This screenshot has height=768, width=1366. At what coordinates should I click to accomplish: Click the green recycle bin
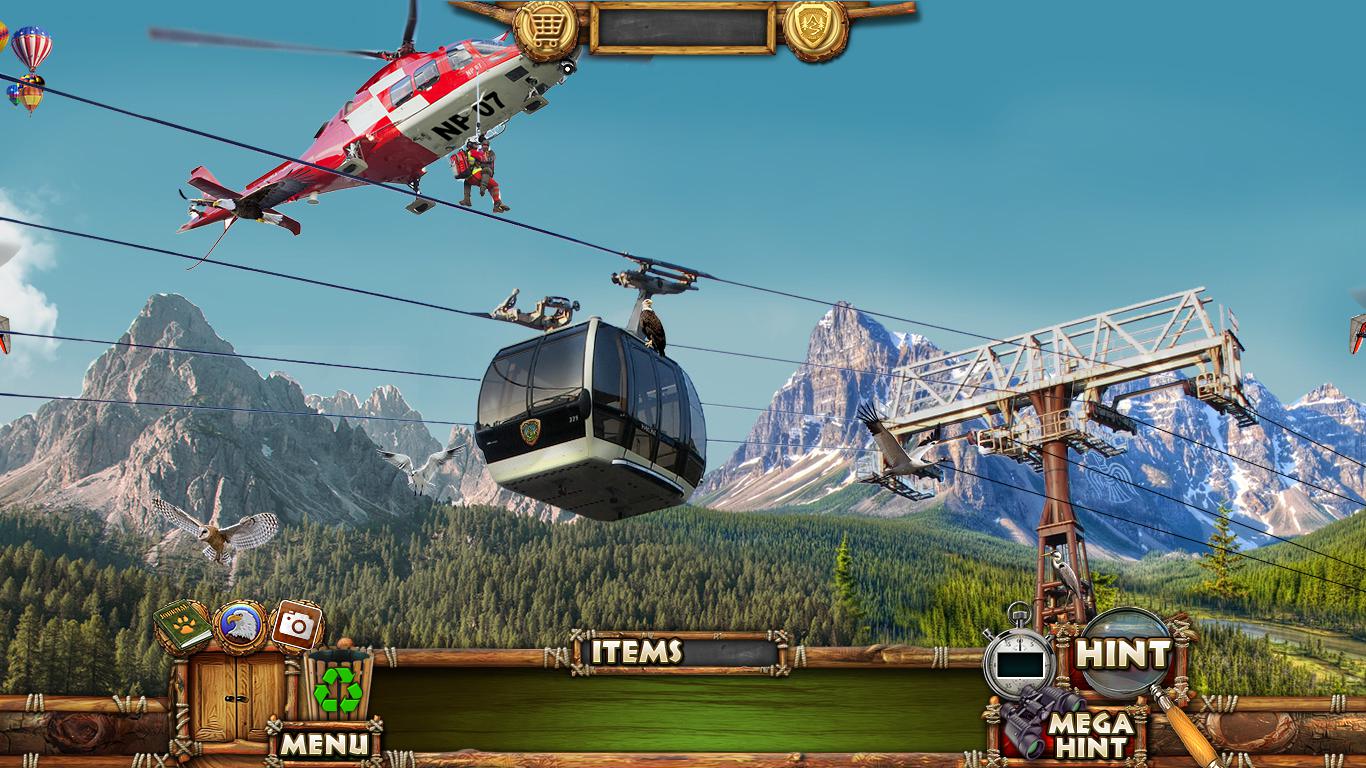(338, 686)
